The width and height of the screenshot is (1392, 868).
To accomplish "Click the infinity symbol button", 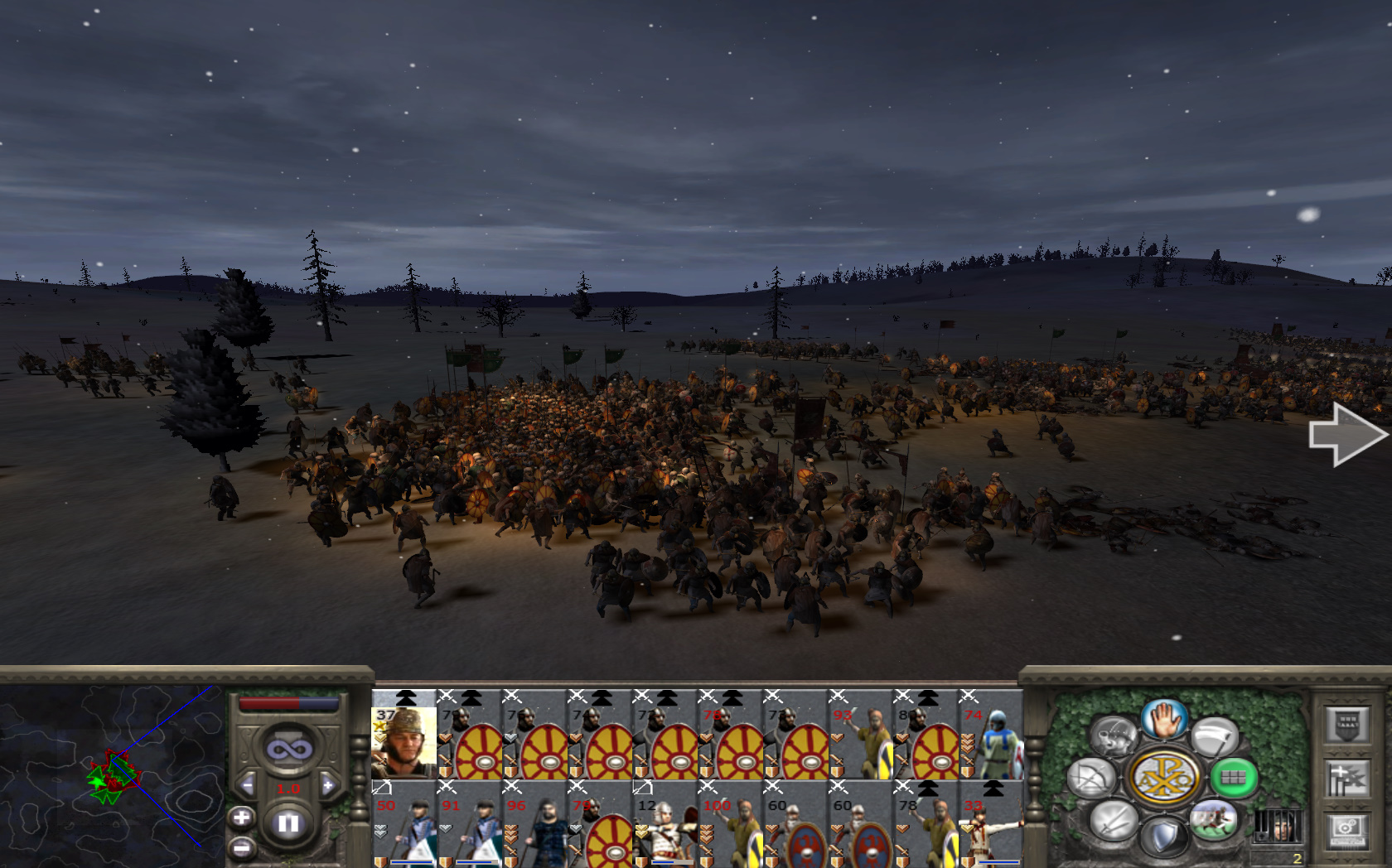I will (x=288, y=750).
